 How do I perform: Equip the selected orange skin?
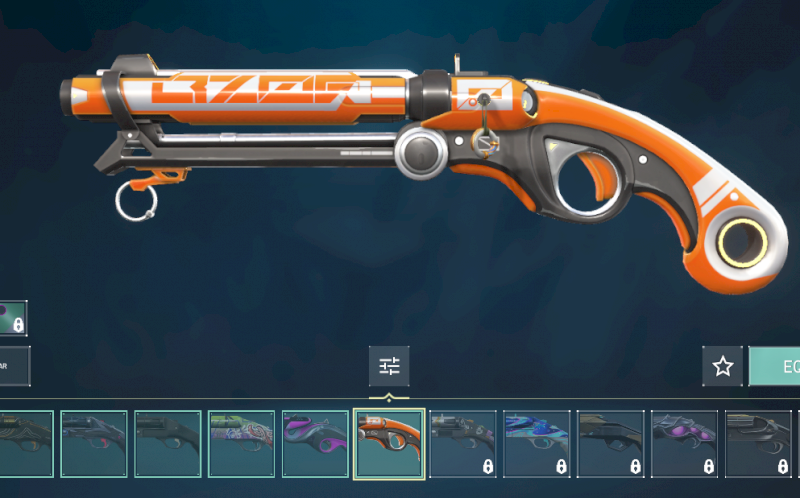click(776, 367)
